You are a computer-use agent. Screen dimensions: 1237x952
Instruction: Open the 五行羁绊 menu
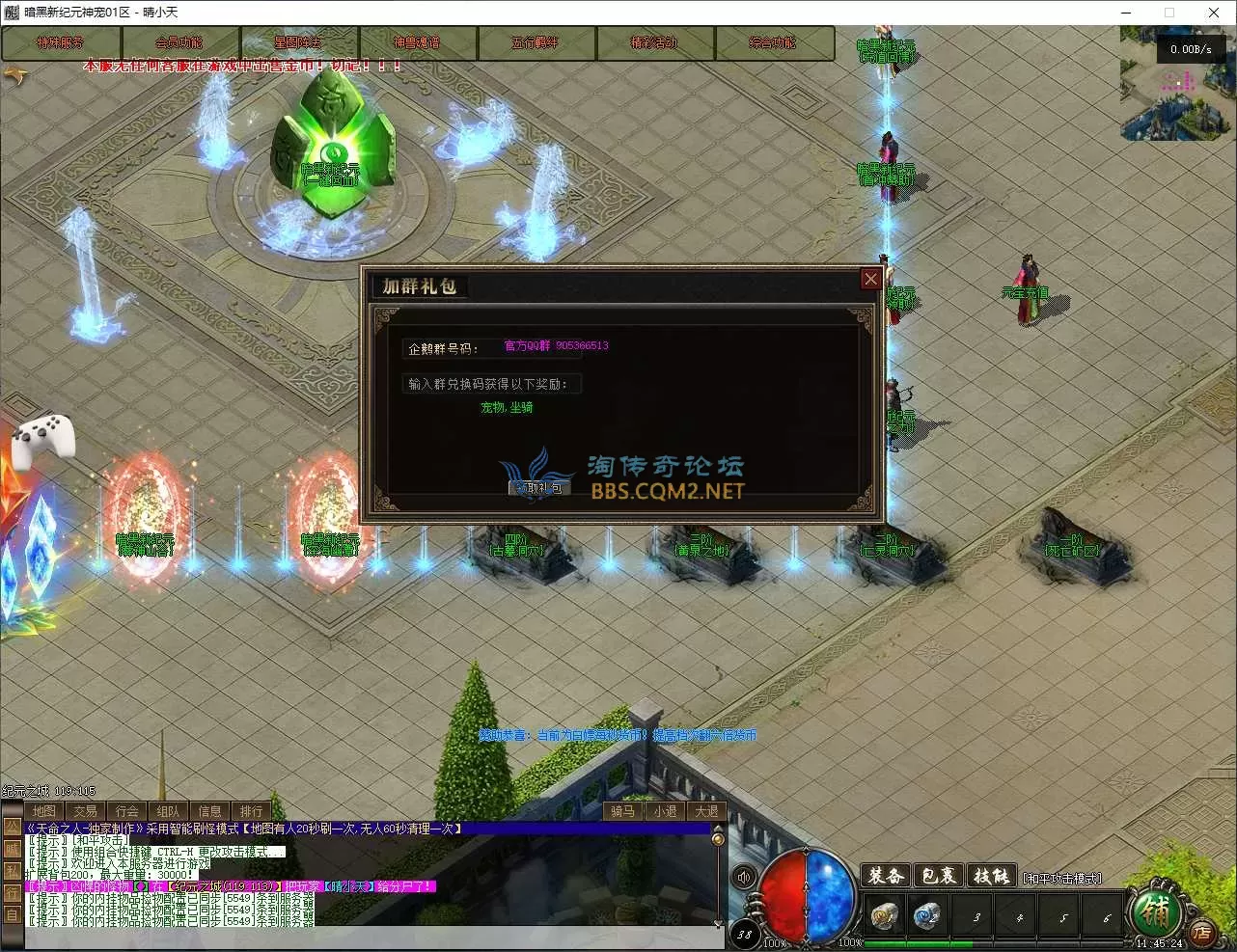click(x=536, y=43)
